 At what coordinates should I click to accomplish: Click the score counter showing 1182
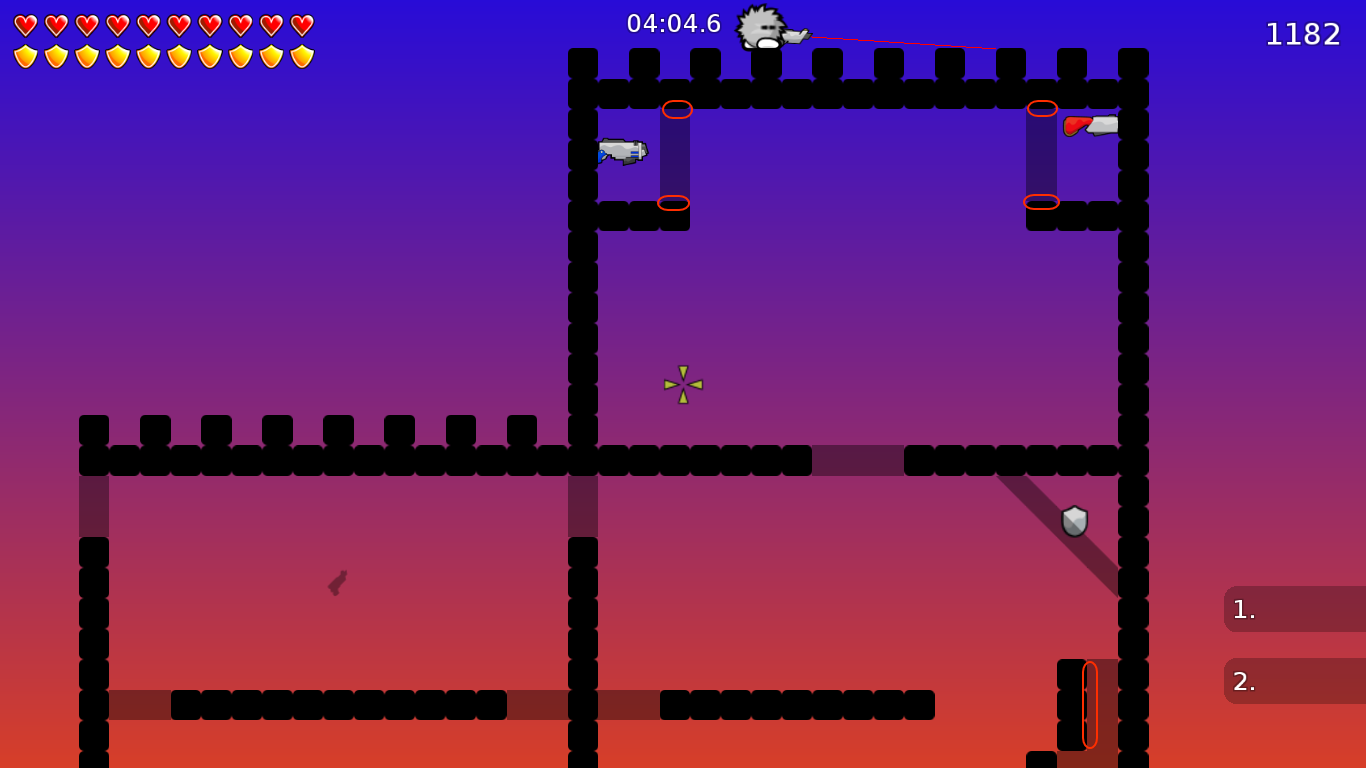[1304, 34]
